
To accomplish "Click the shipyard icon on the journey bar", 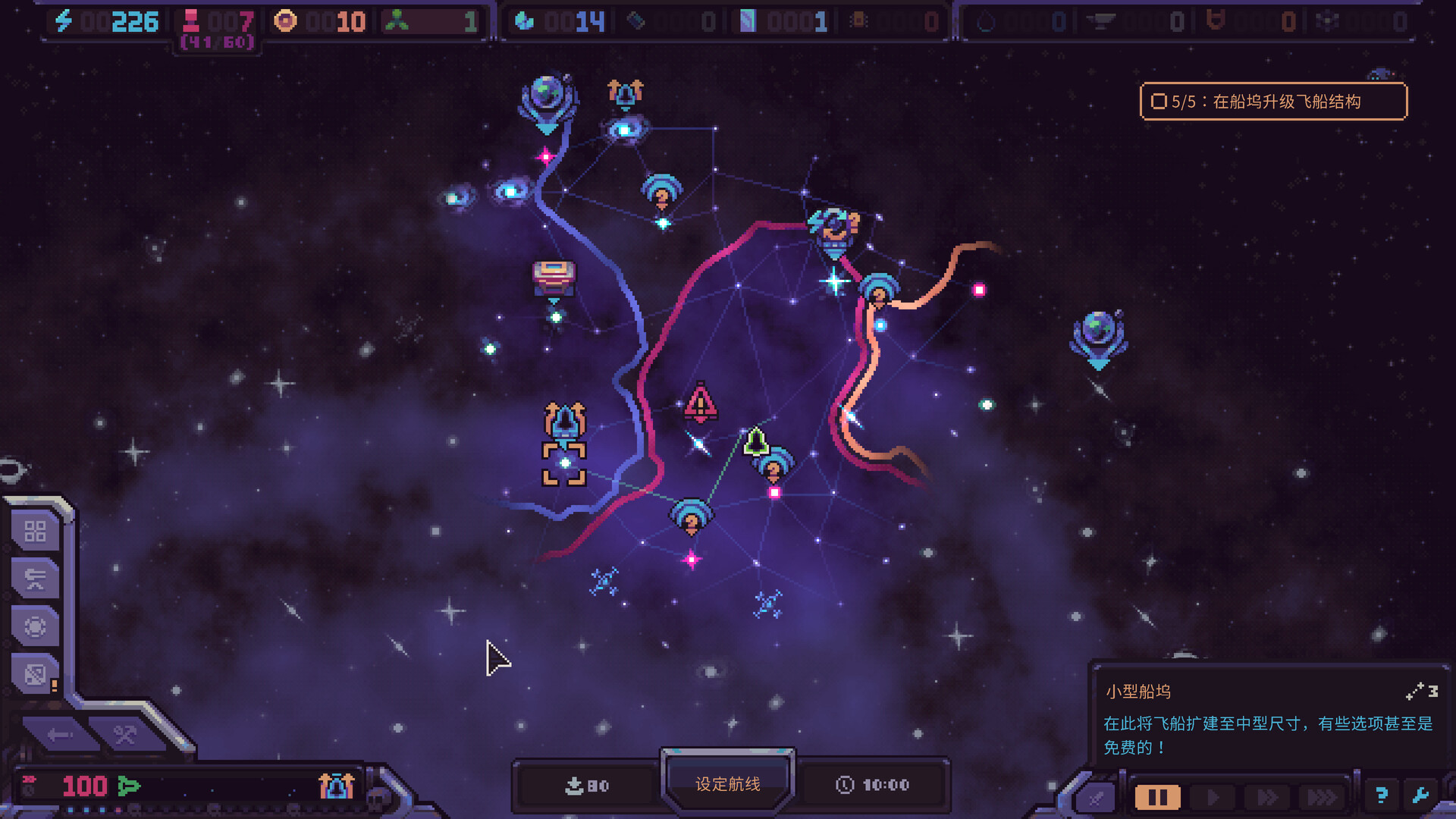I will tap(336, 786).
